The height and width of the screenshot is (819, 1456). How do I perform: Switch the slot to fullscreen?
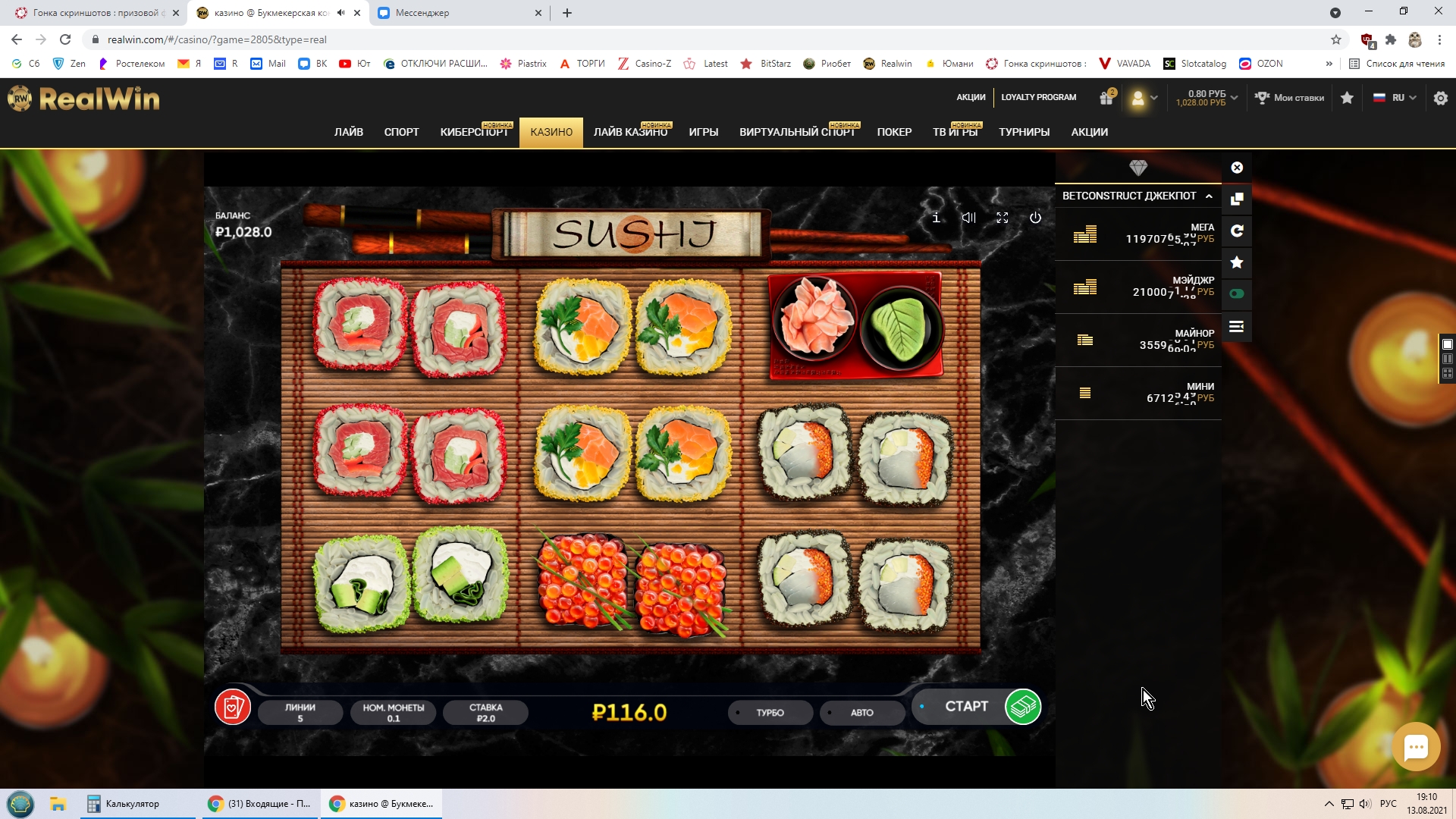pos(1002,218)
